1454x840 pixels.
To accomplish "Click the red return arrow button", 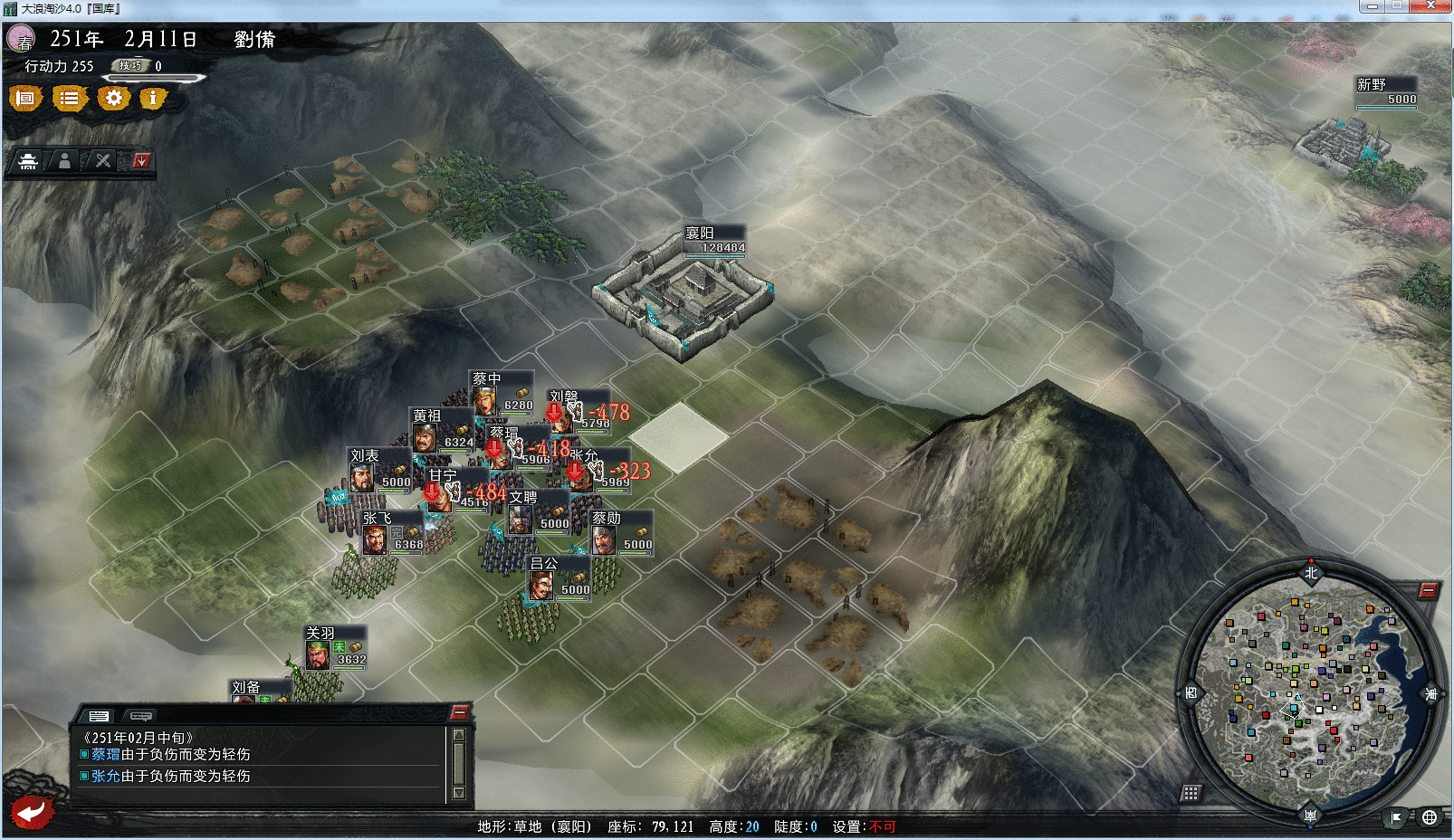I will (x=33, y=811).
